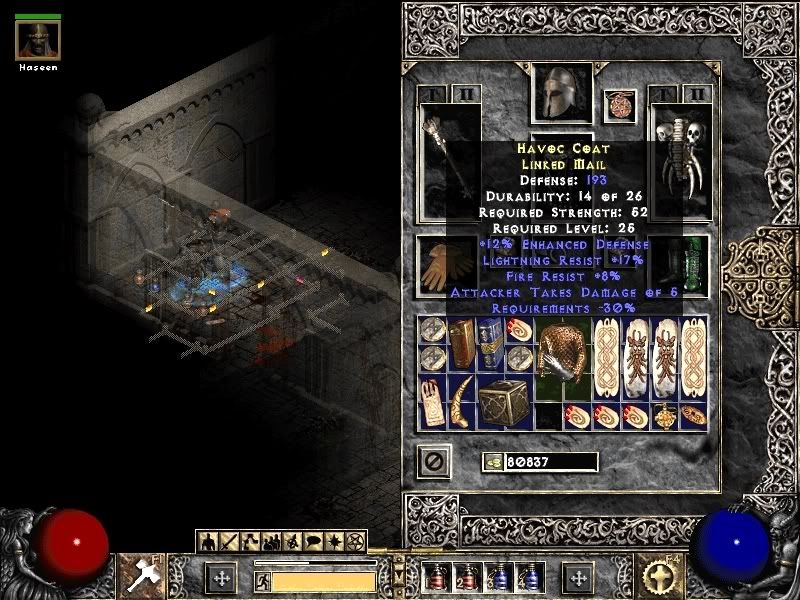Select the equipped amulet slot
Image resolution: width=800 pixels, height=600 pixels.
pyautogui.click(x=620, y=106)
